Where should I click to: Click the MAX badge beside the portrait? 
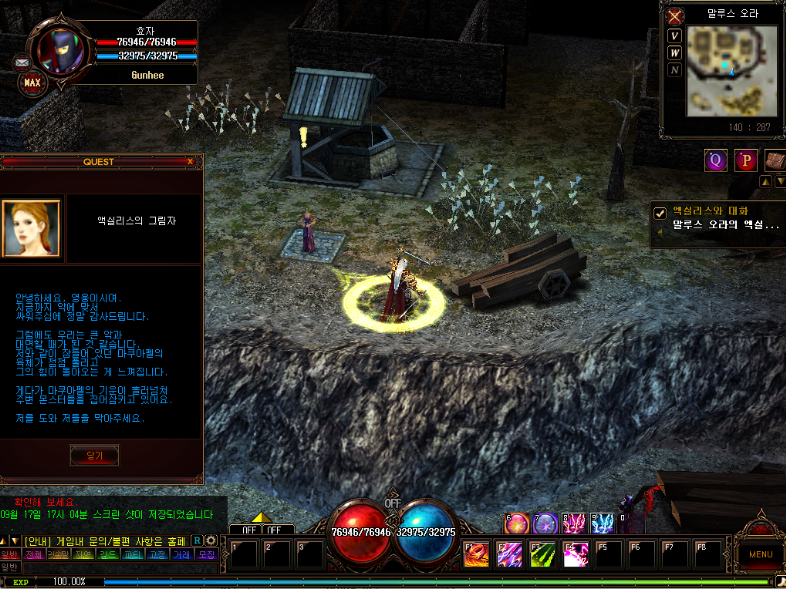coord(31,81)
